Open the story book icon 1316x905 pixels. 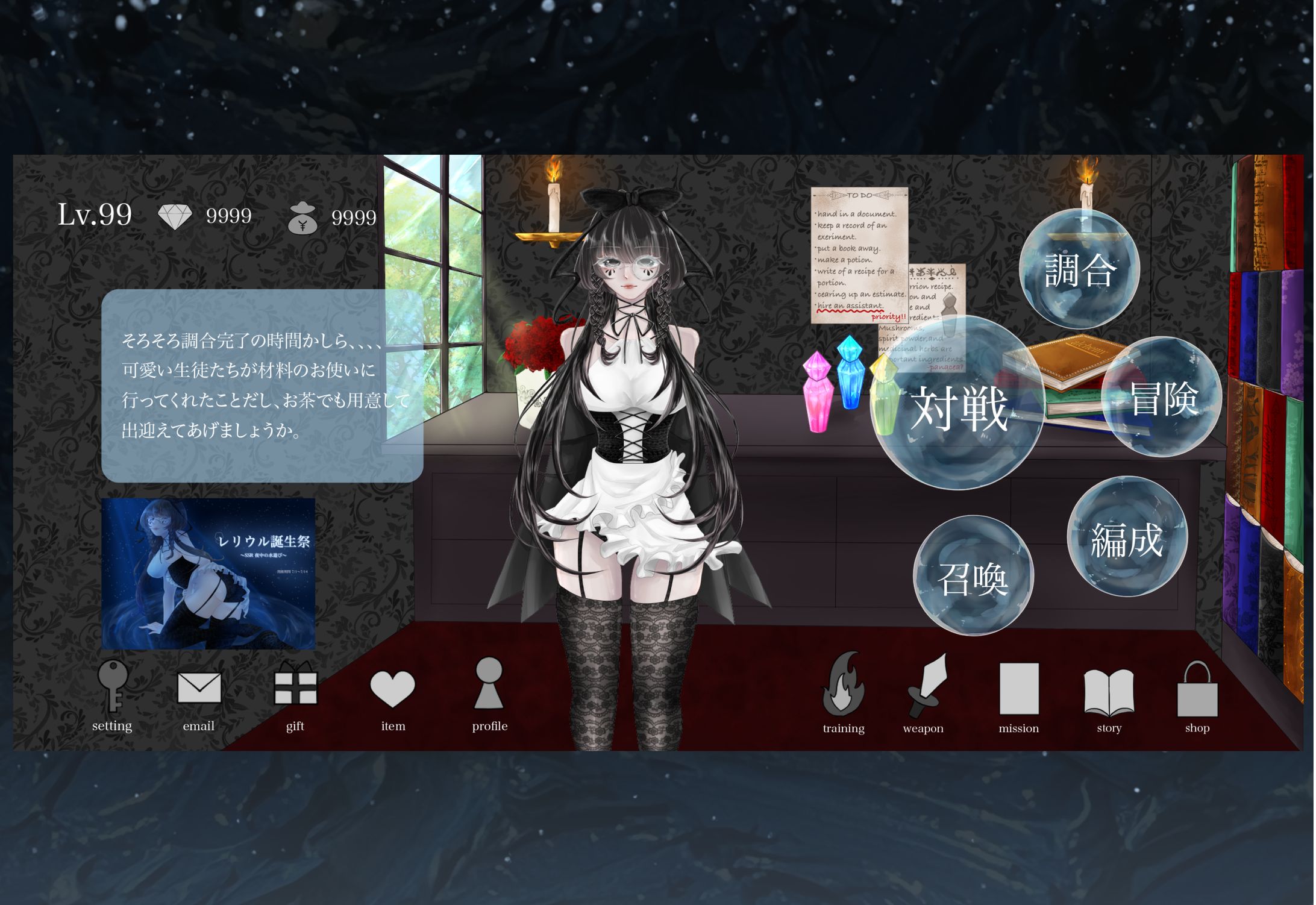(x=1109, y=693)
